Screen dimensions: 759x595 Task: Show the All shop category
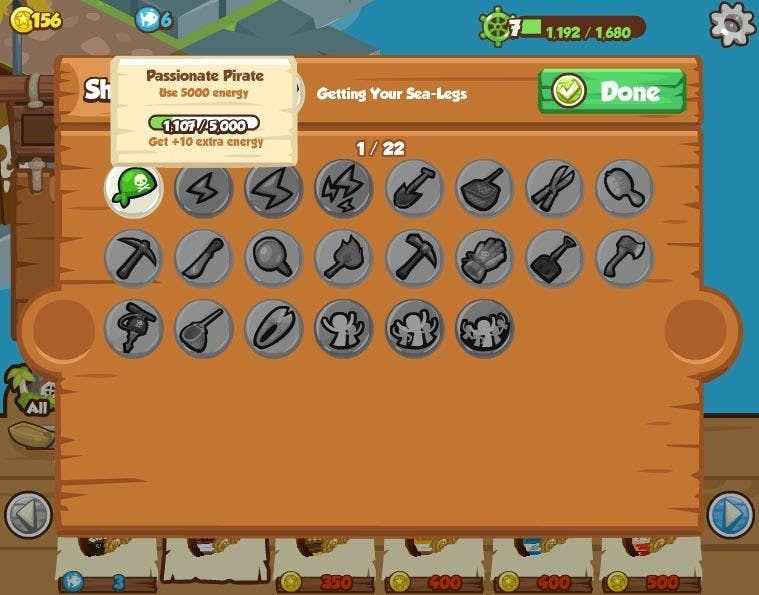pyautogui.click(x=37, y=397)
